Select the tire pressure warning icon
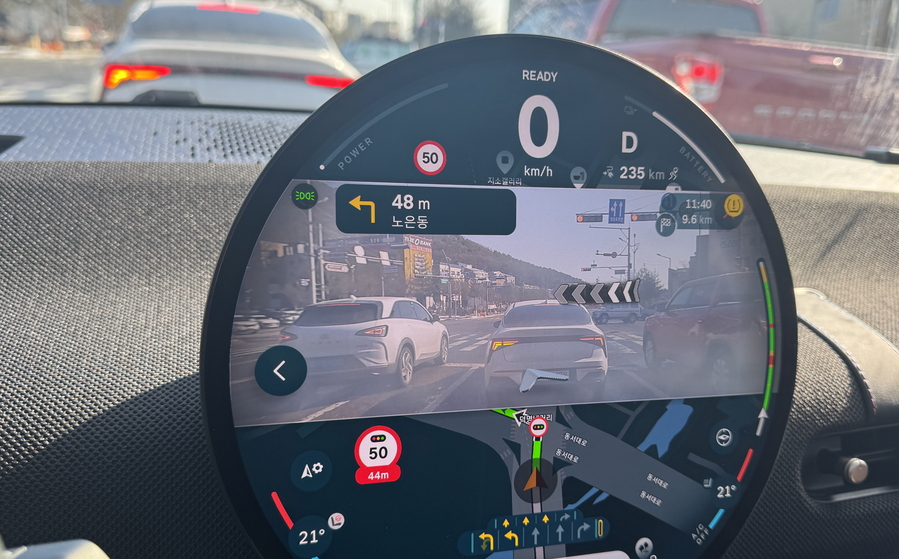Viewport: 899px width, 559px height. pos(733,205)
